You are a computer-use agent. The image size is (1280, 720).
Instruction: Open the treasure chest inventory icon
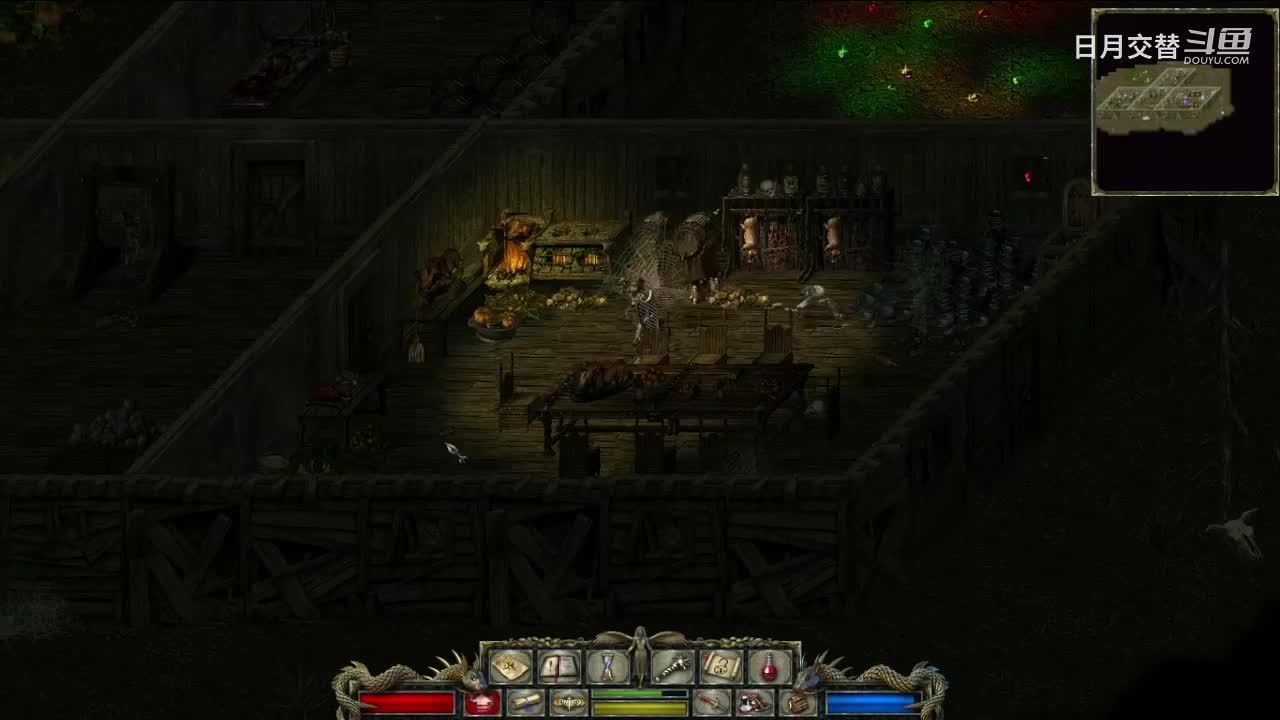point(797,703)
